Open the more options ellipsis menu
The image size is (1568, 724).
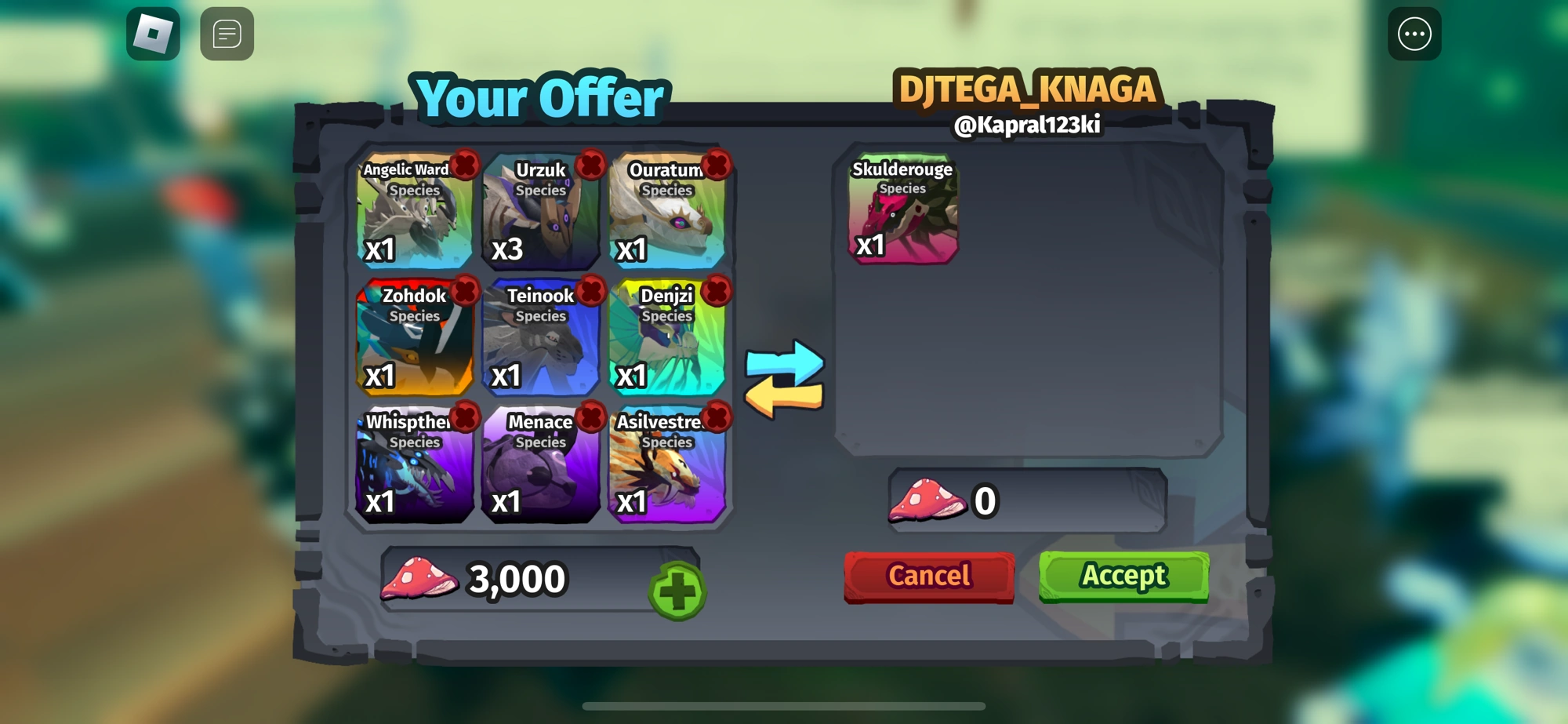pyautogui.click(x=1414, y=33)
